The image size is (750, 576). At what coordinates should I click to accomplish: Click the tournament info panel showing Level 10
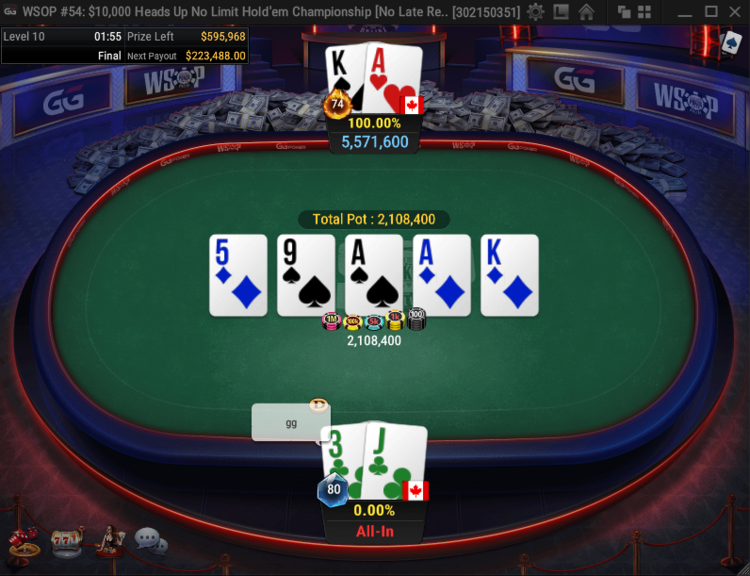coord(124,46)
